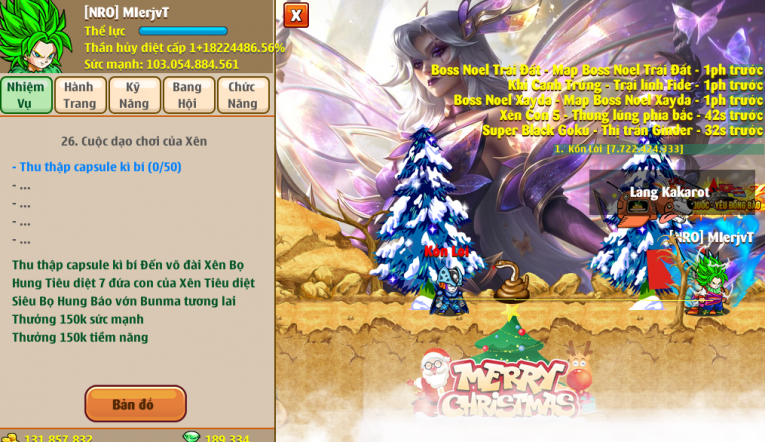Viewport: 765px width, 442px height.
Task: Open the Hành Trang tab
Action: click(80, 95)
